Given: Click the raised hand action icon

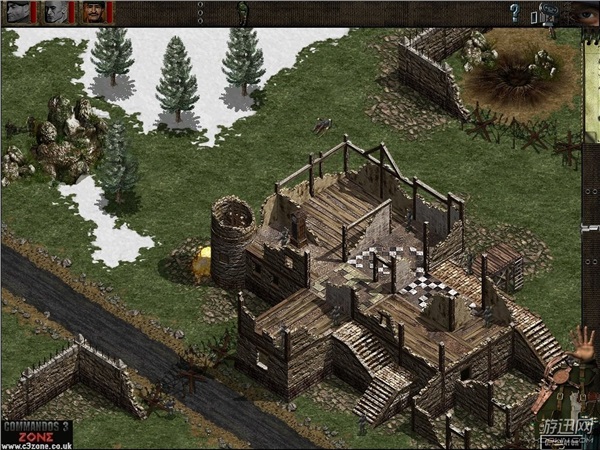Looking at the screenshot, I should pyautogui.click(x=585, y=343).
